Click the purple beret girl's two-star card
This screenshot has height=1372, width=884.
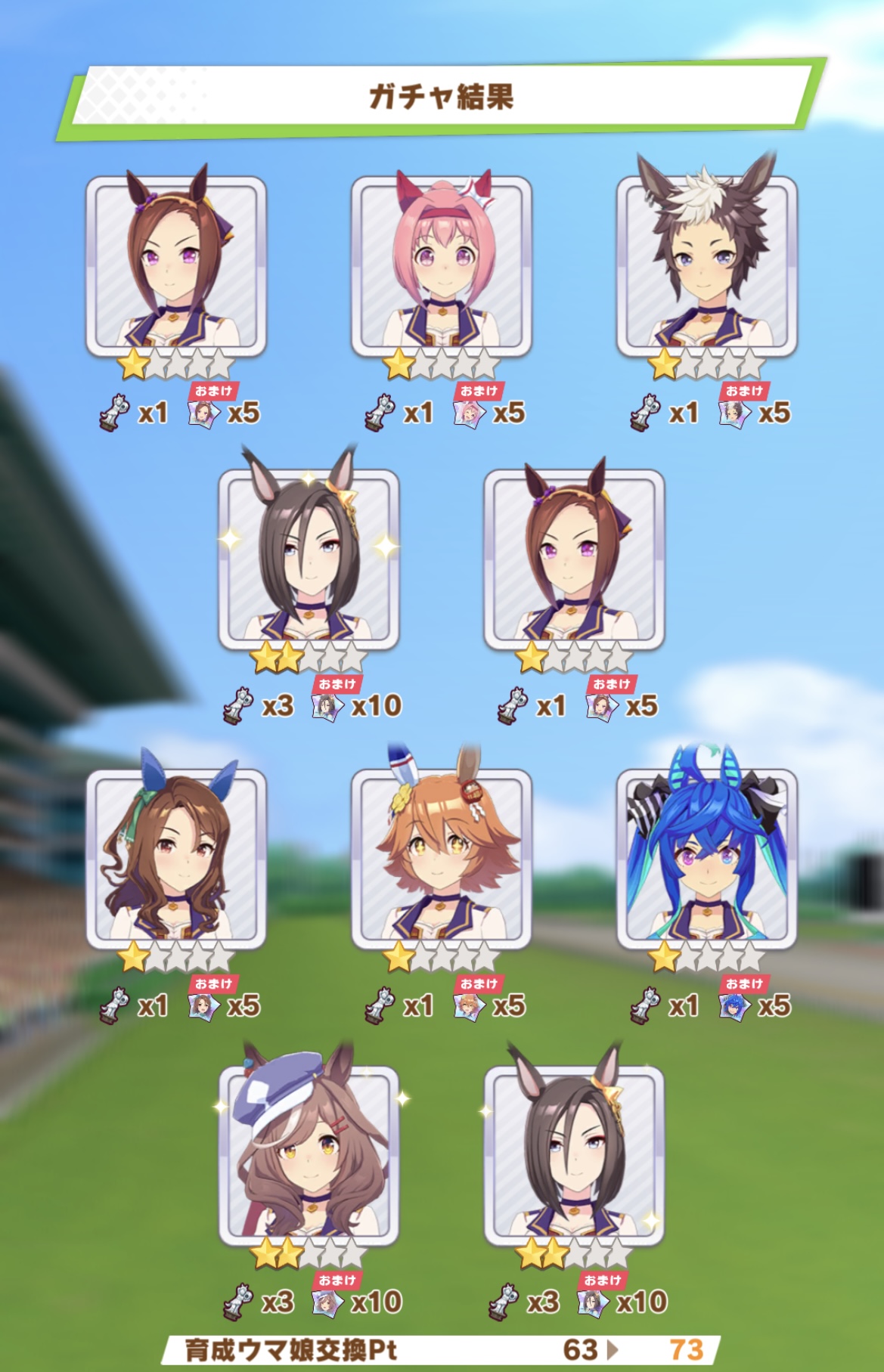coord(309,1156)
